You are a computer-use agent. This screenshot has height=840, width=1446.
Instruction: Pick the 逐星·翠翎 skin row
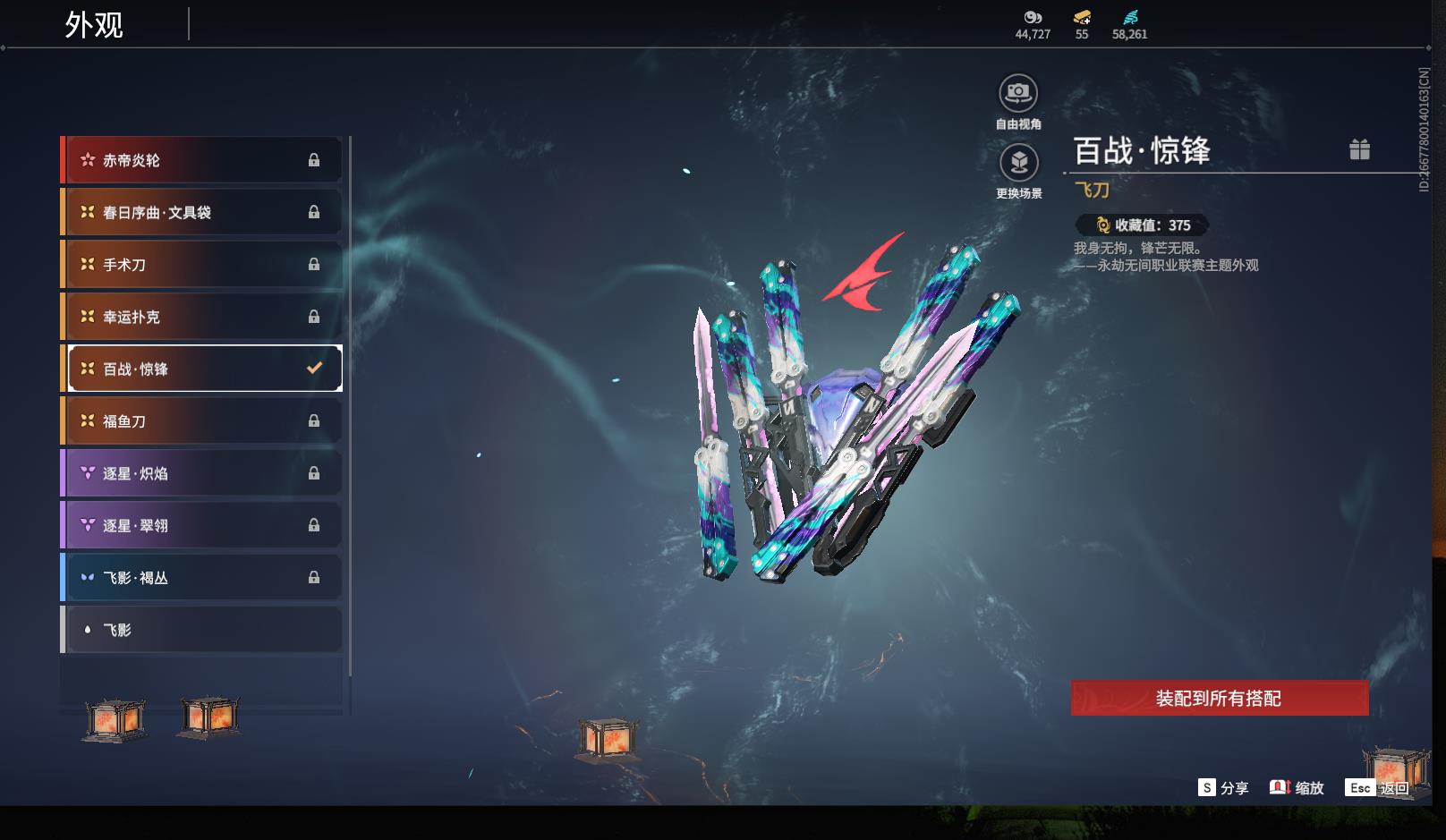click(x=202, y=525)
